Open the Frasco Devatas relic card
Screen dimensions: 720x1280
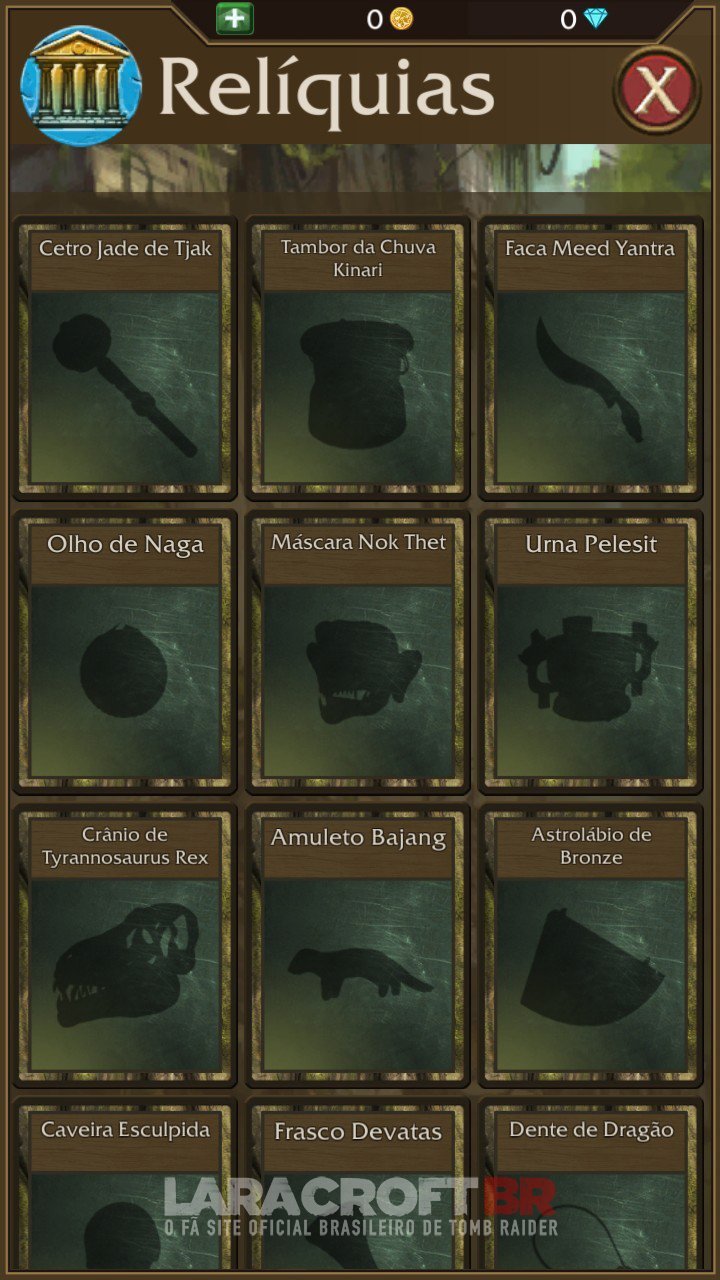tap(358, 1185)
